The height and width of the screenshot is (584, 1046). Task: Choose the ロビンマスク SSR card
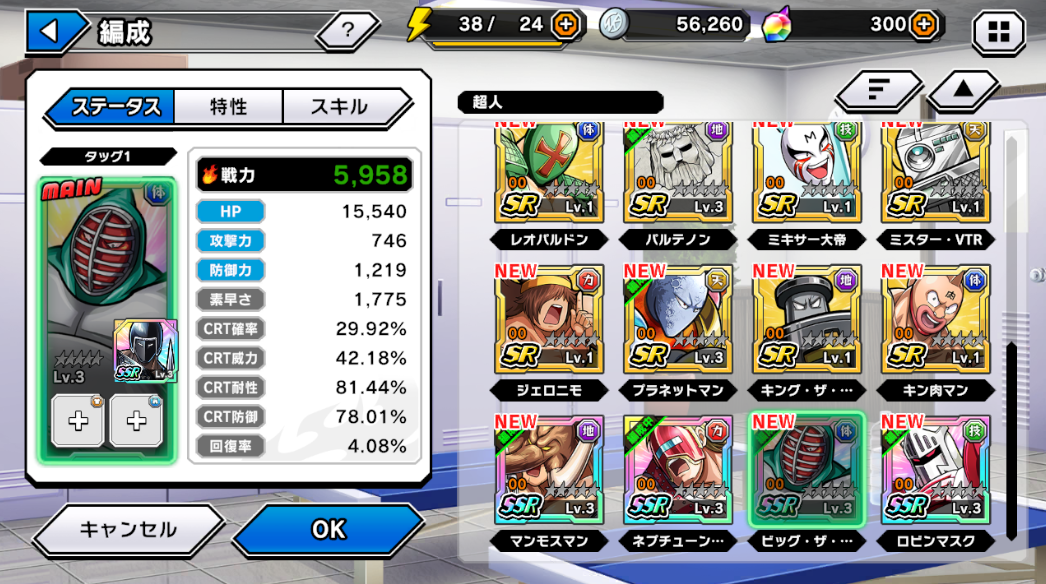[x=936, y=468]
